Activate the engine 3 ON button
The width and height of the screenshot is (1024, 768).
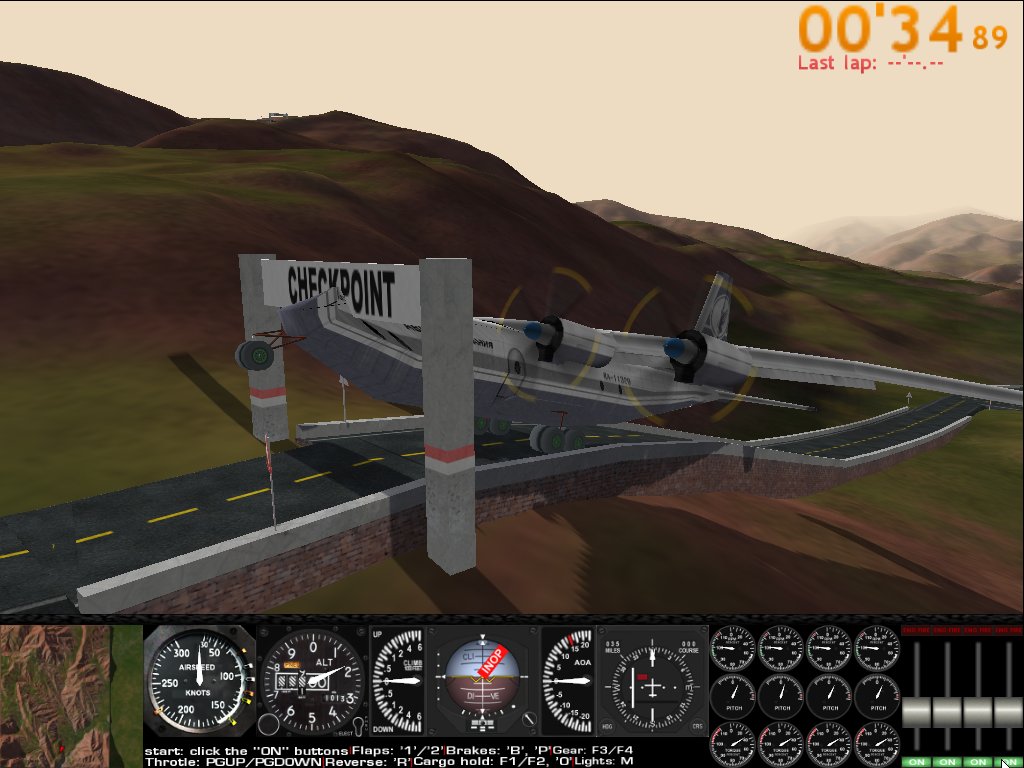(978, 762)
